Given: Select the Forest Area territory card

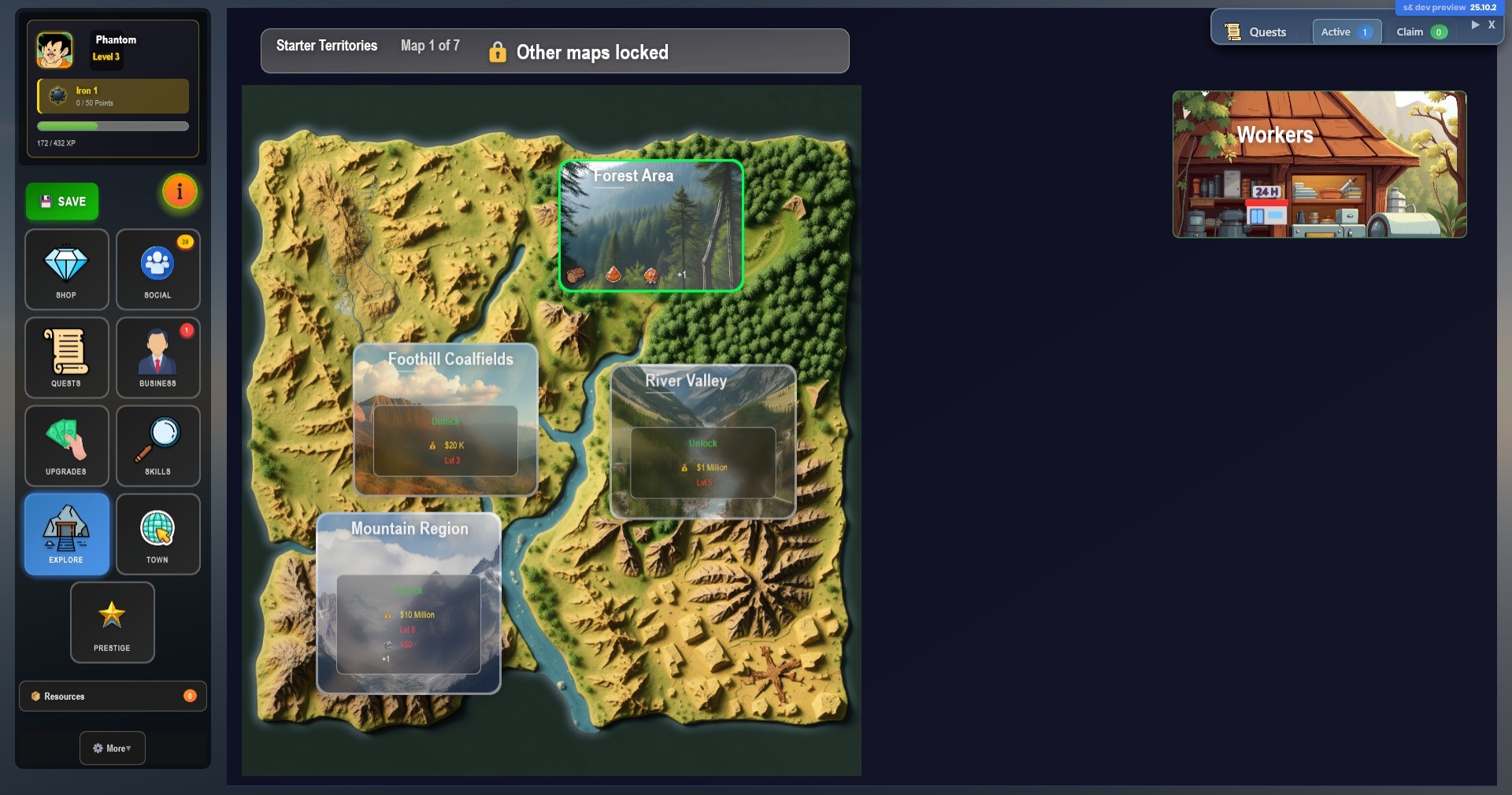Looking at the screenshot, I should click(650, 225).
